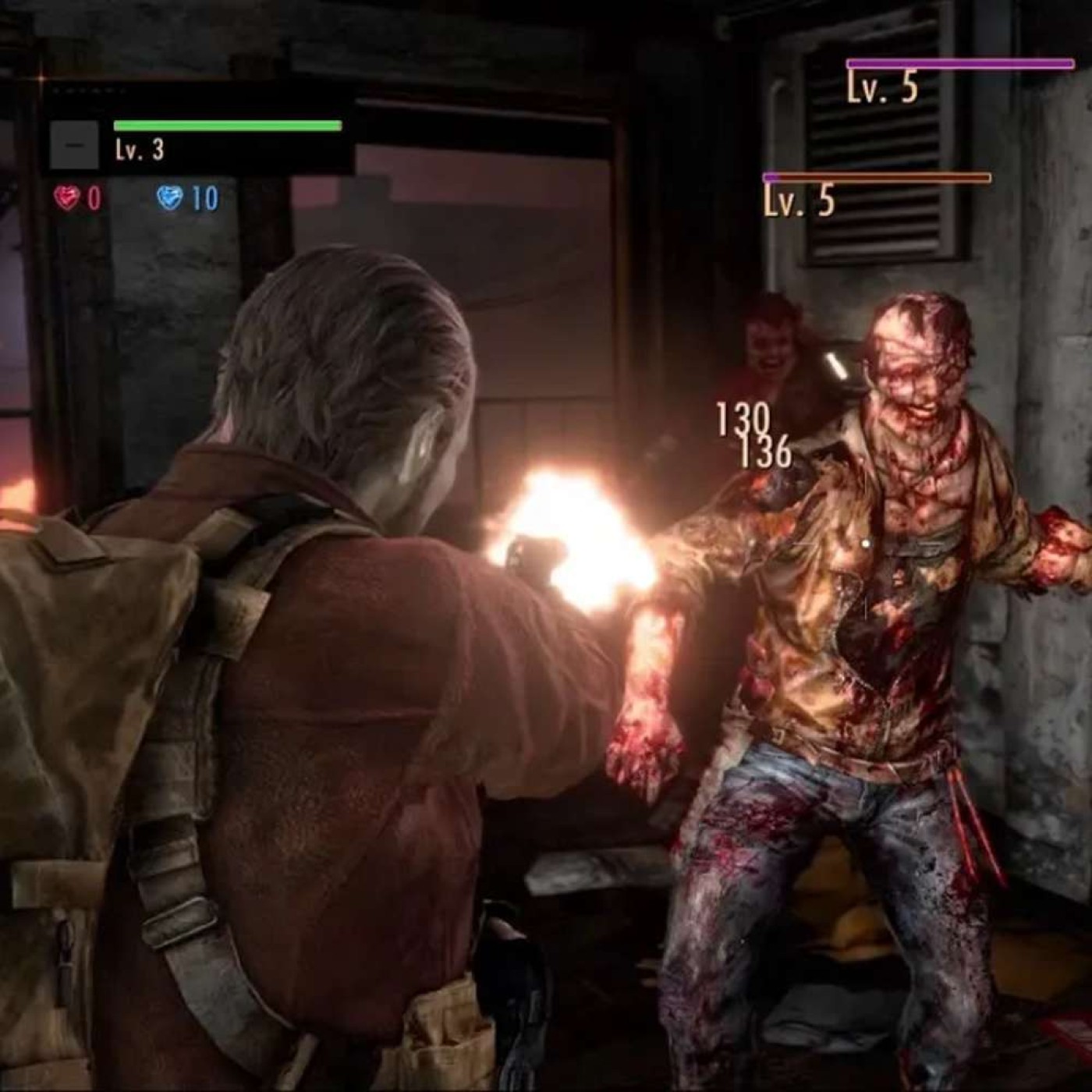
Task: Click the grey player portrait box
Action: (x=74, y=145)
